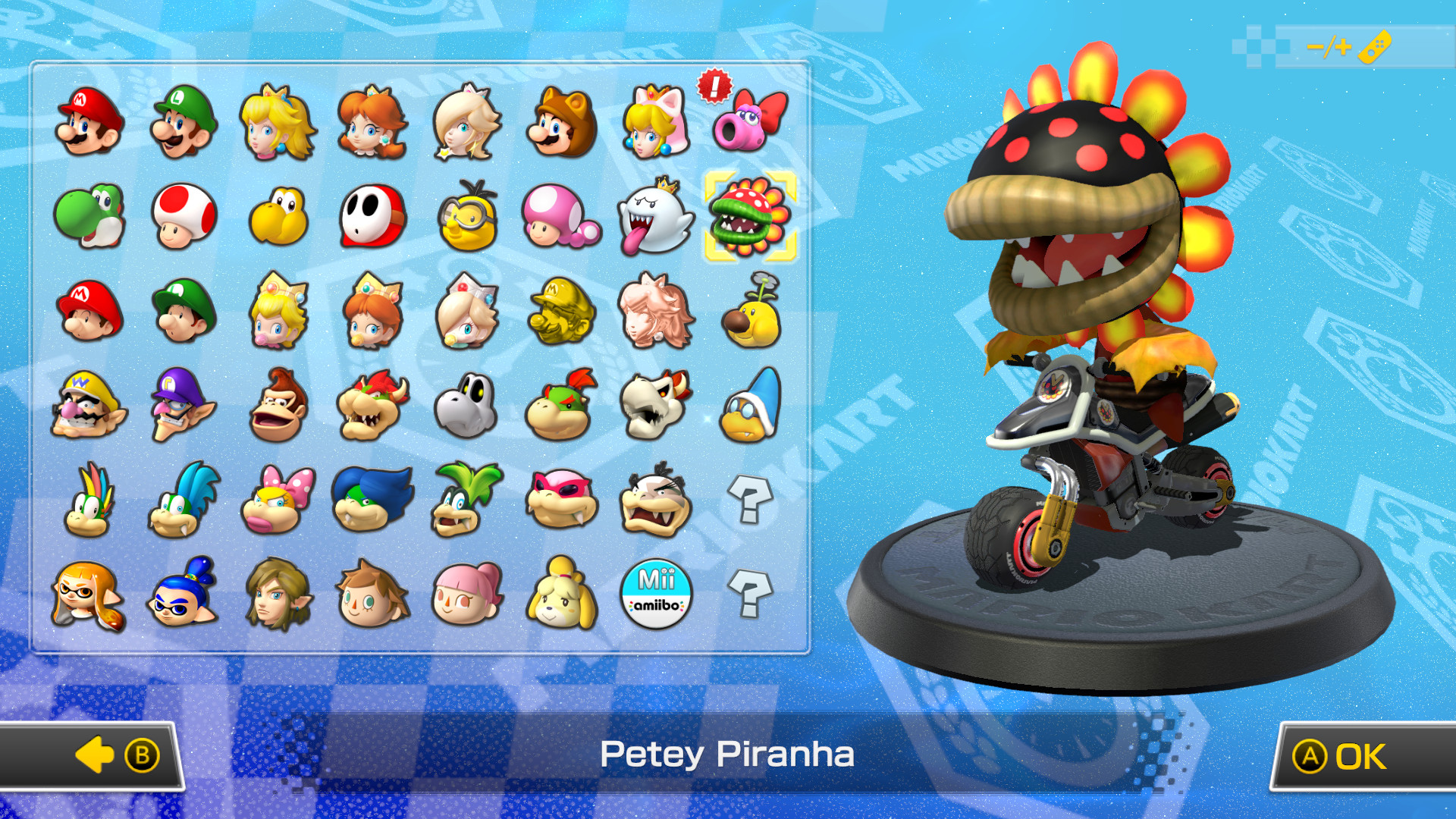Choose Link as your character

point(276,596)
